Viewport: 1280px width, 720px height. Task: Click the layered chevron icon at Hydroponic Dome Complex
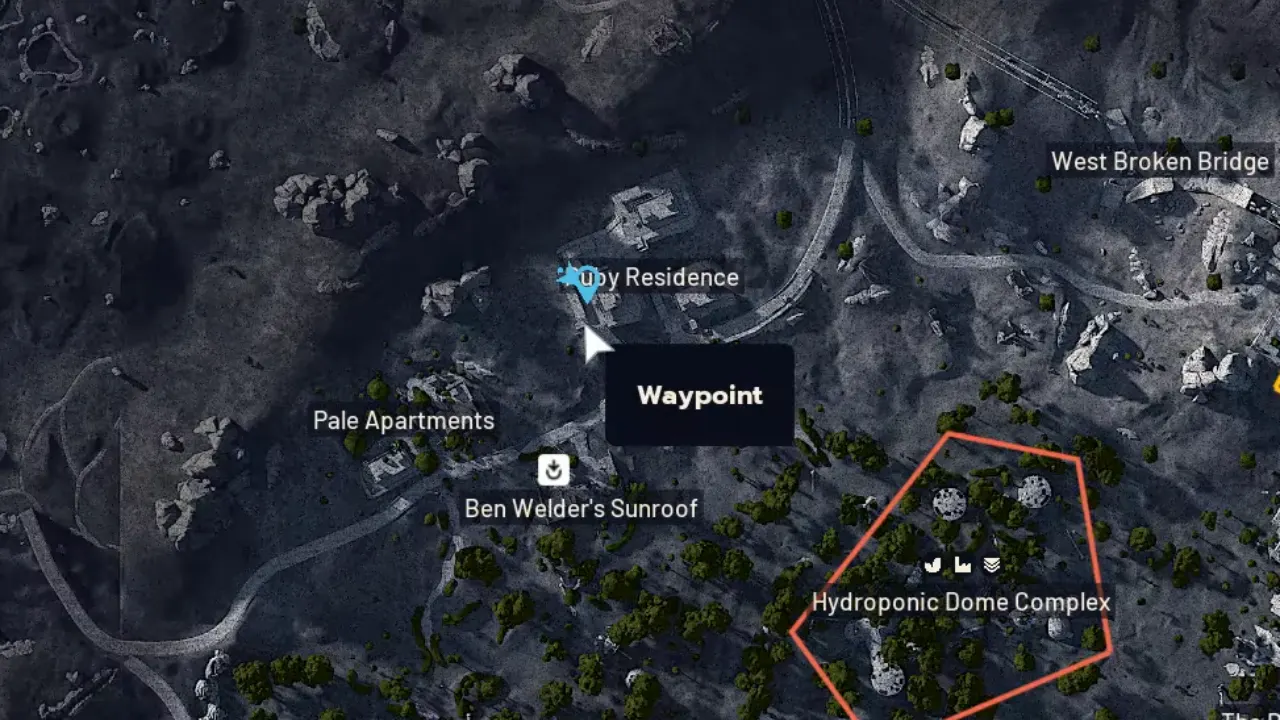tap(991, 564)
